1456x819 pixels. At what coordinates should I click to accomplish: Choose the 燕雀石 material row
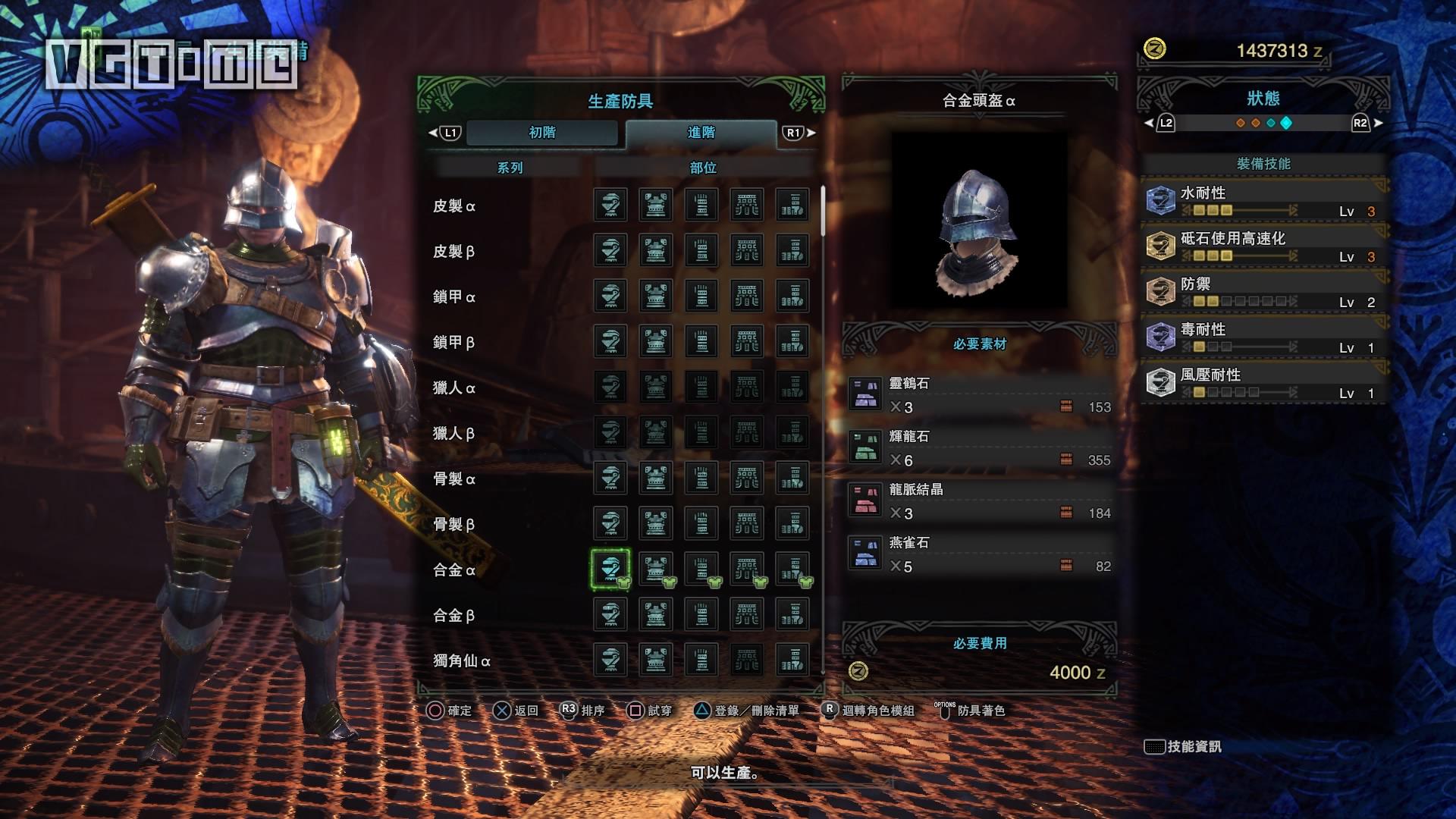tap(980, 555)
